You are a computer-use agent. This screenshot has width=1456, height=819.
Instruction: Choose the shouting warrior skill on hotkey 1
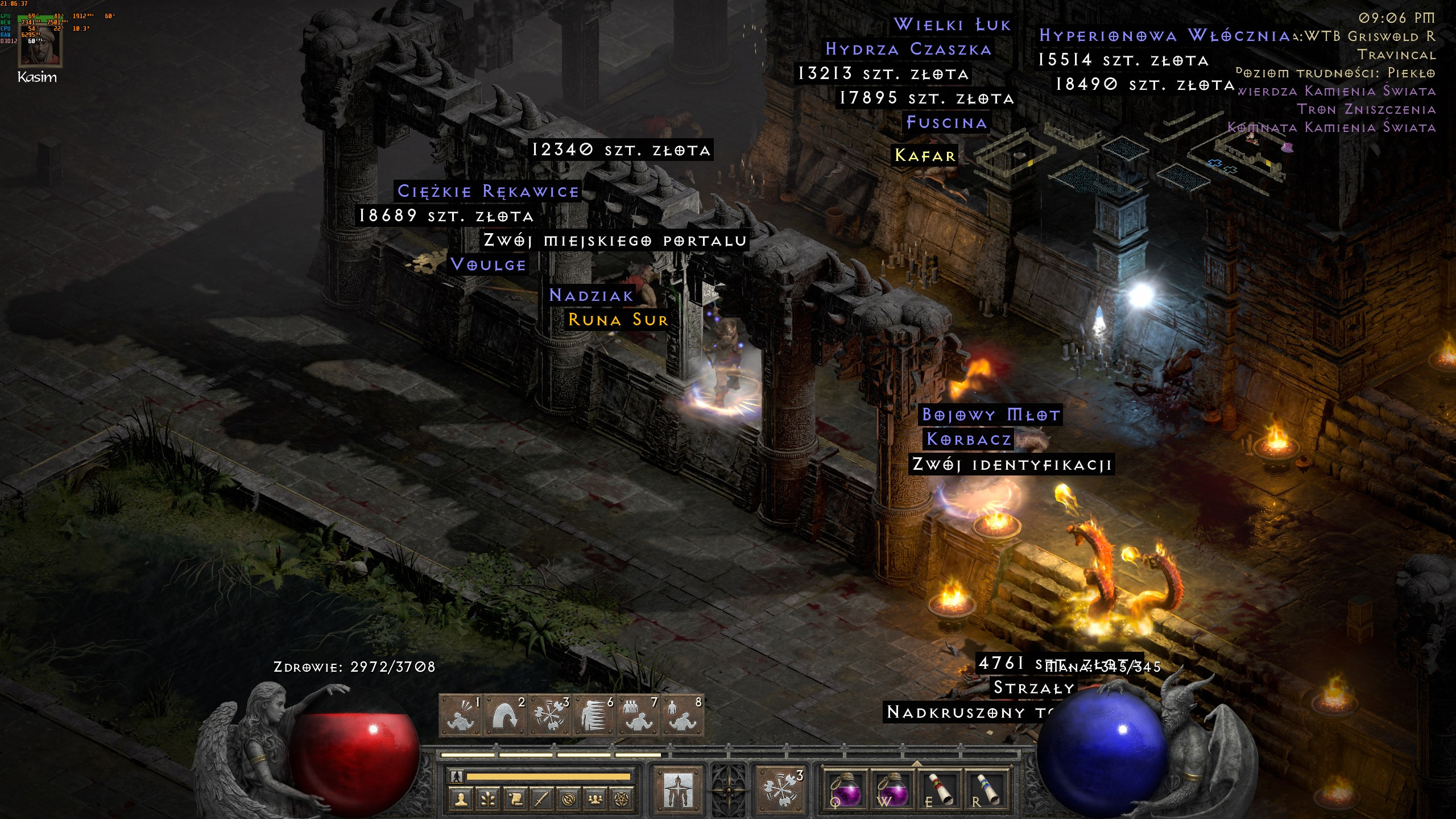(461, 716)
